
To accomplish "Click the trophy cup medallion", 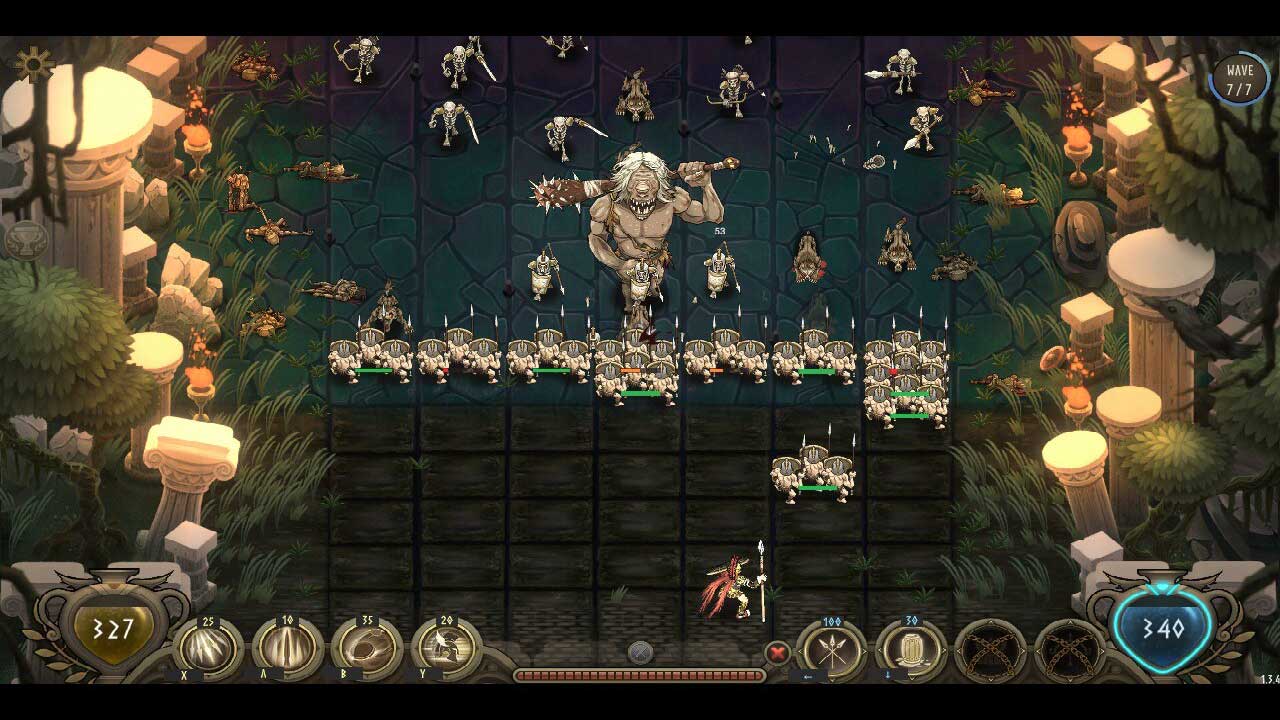I will point(25,241).
